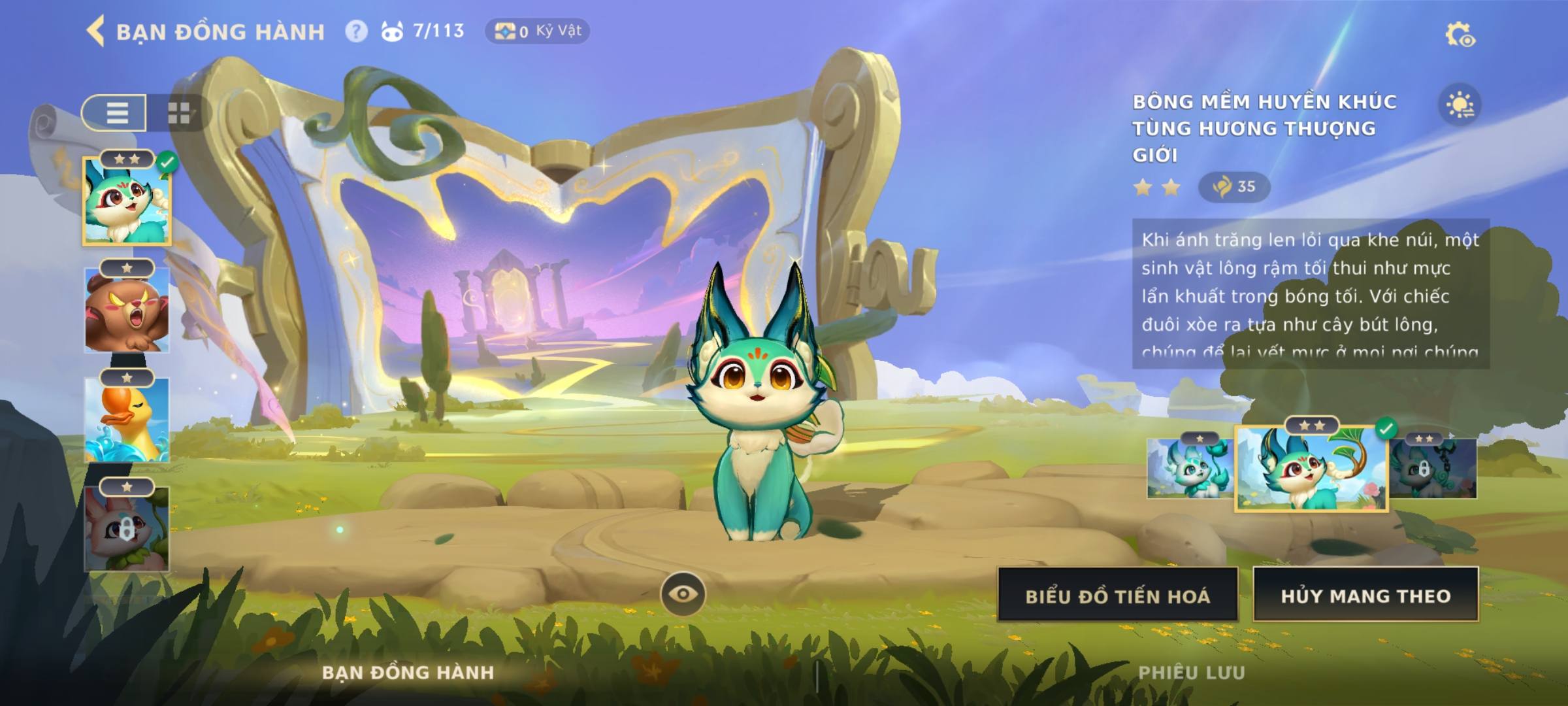The height and width of the screenshot is (706, 1568).
Task: Open BIỂU ĐỒ TIẾN HOÁ evolution chart
Action: tap(1117, 596)
